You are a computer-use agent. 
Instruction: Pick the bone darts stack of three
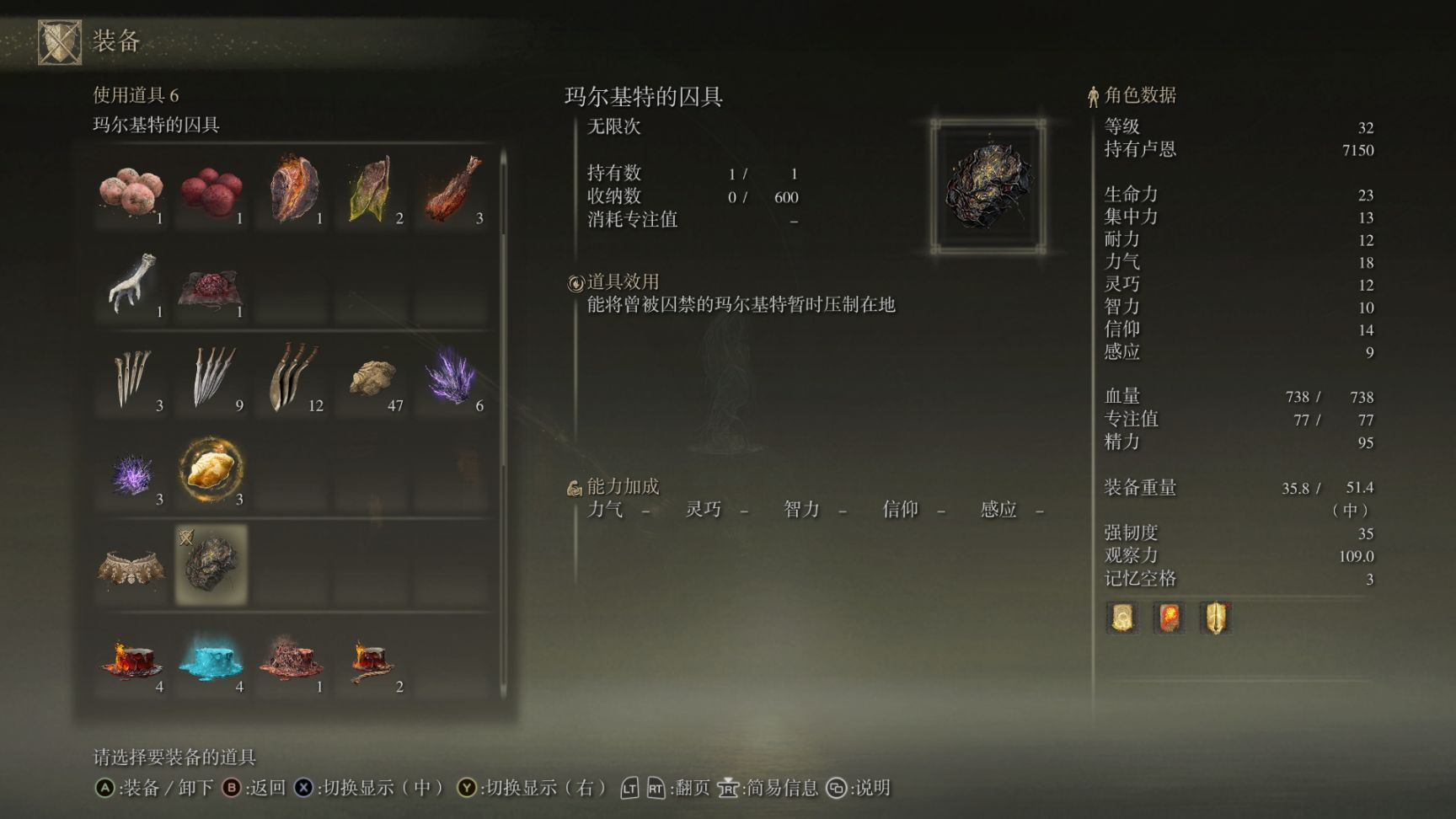pyautogui.click(x=131, y=378)
